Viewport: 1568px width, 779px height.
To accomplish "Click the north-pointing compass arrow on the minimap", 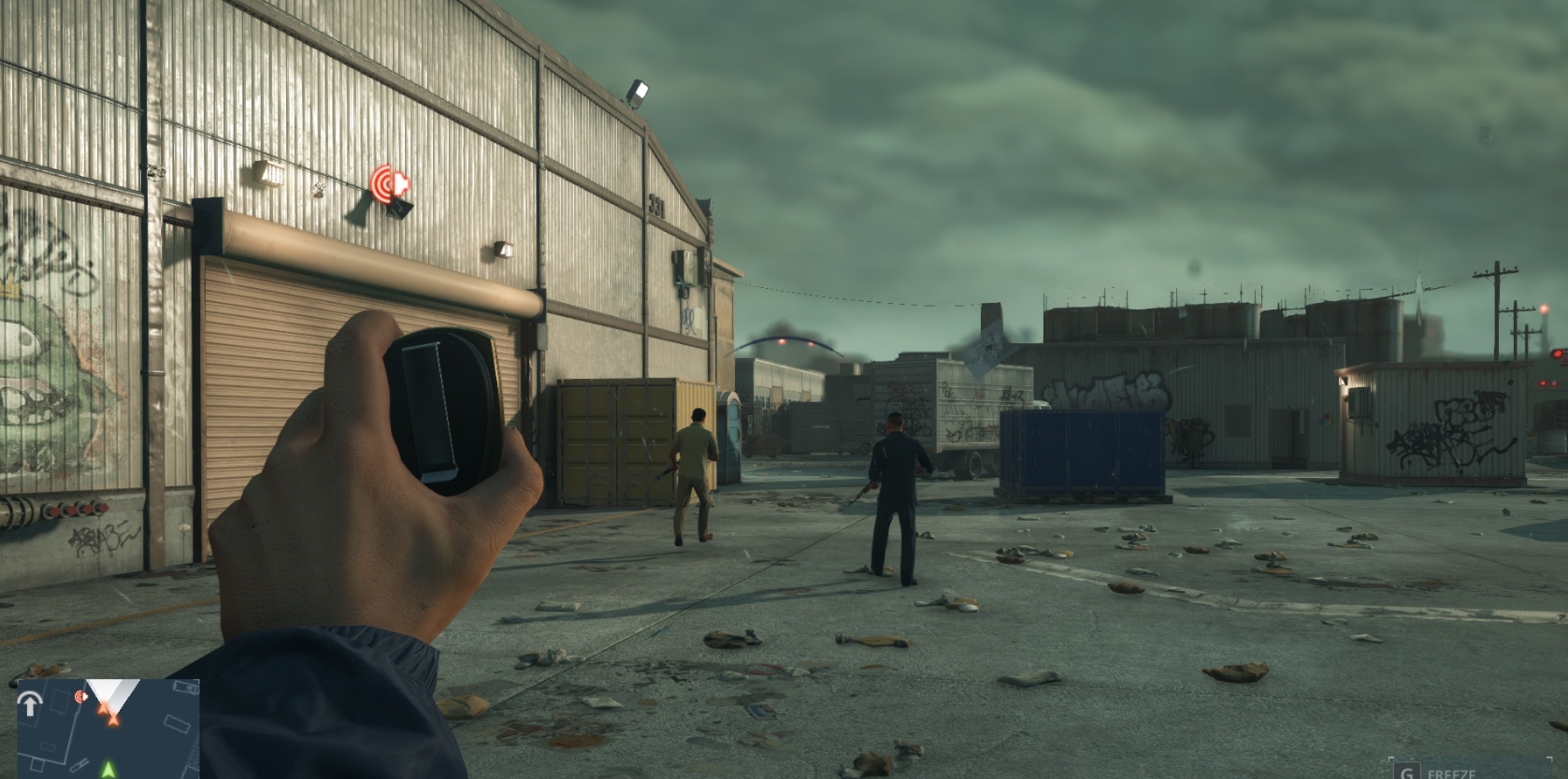I will tap(31, 706).
